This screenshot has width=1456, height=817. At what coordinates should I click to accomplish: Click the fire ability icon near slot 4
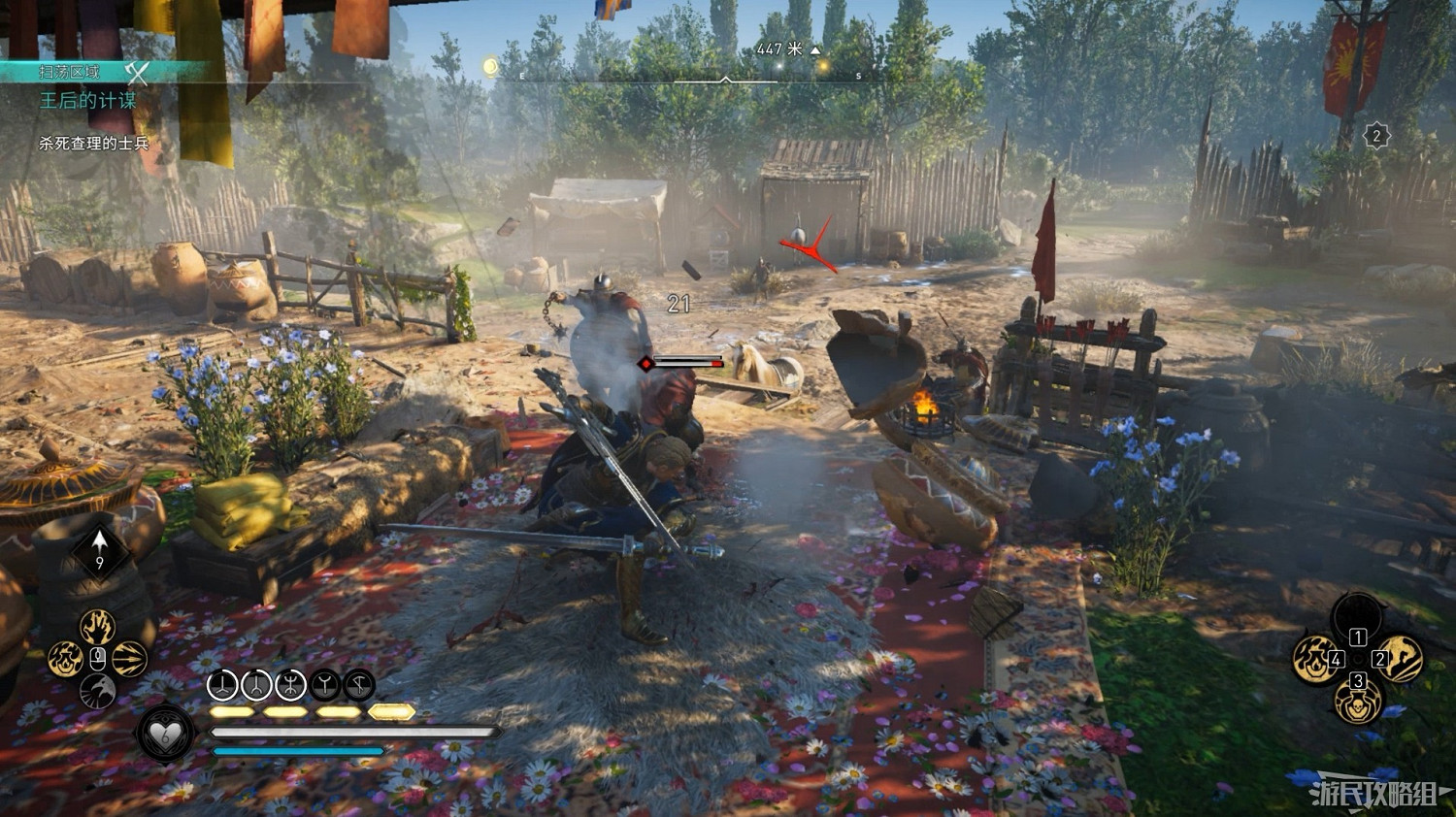(x=1314, y=657)
